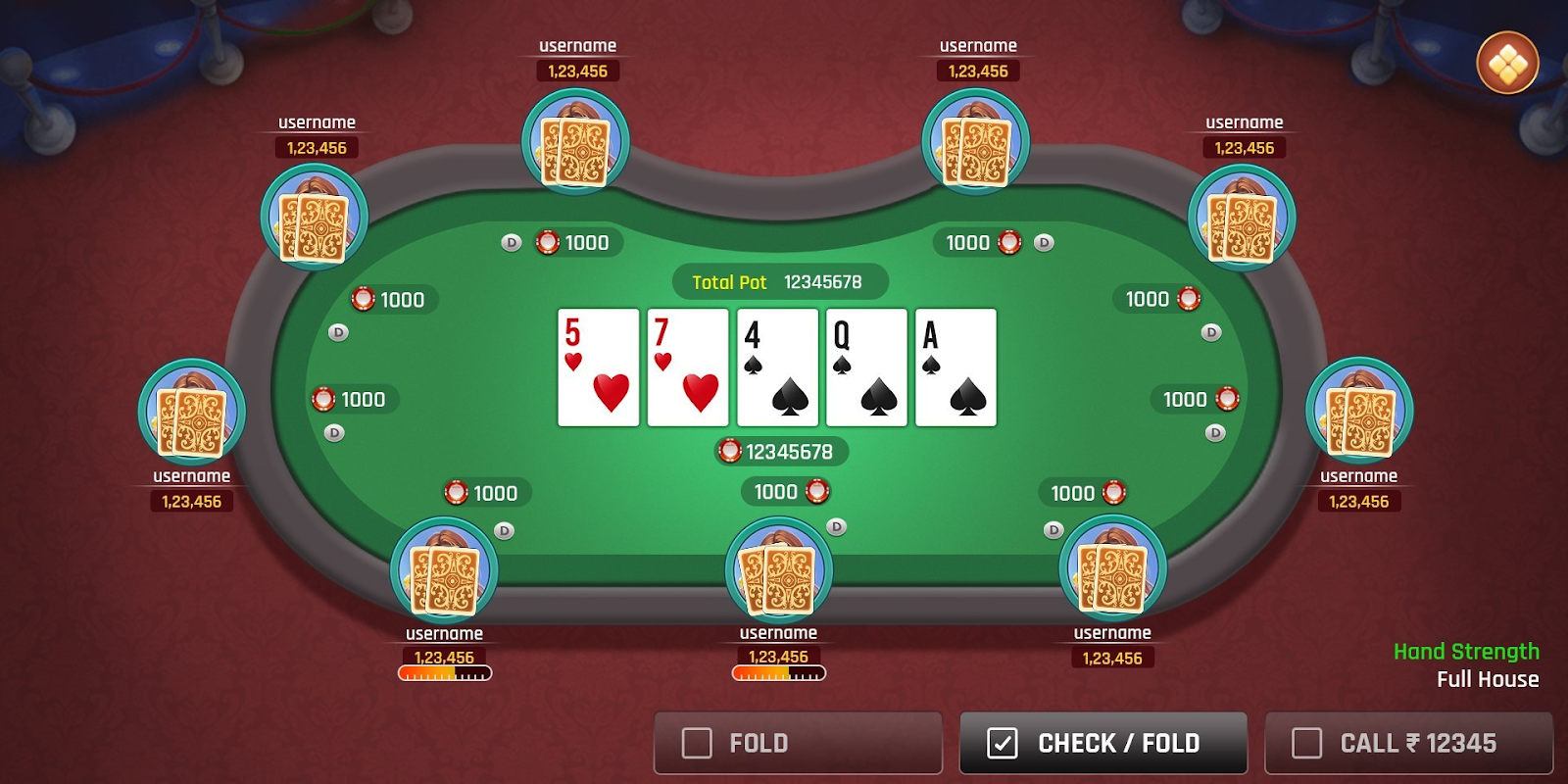This screenshot has width=1568, height=784.
Task: Select the Queen of spades community card
Action: [x=866, y=367]
